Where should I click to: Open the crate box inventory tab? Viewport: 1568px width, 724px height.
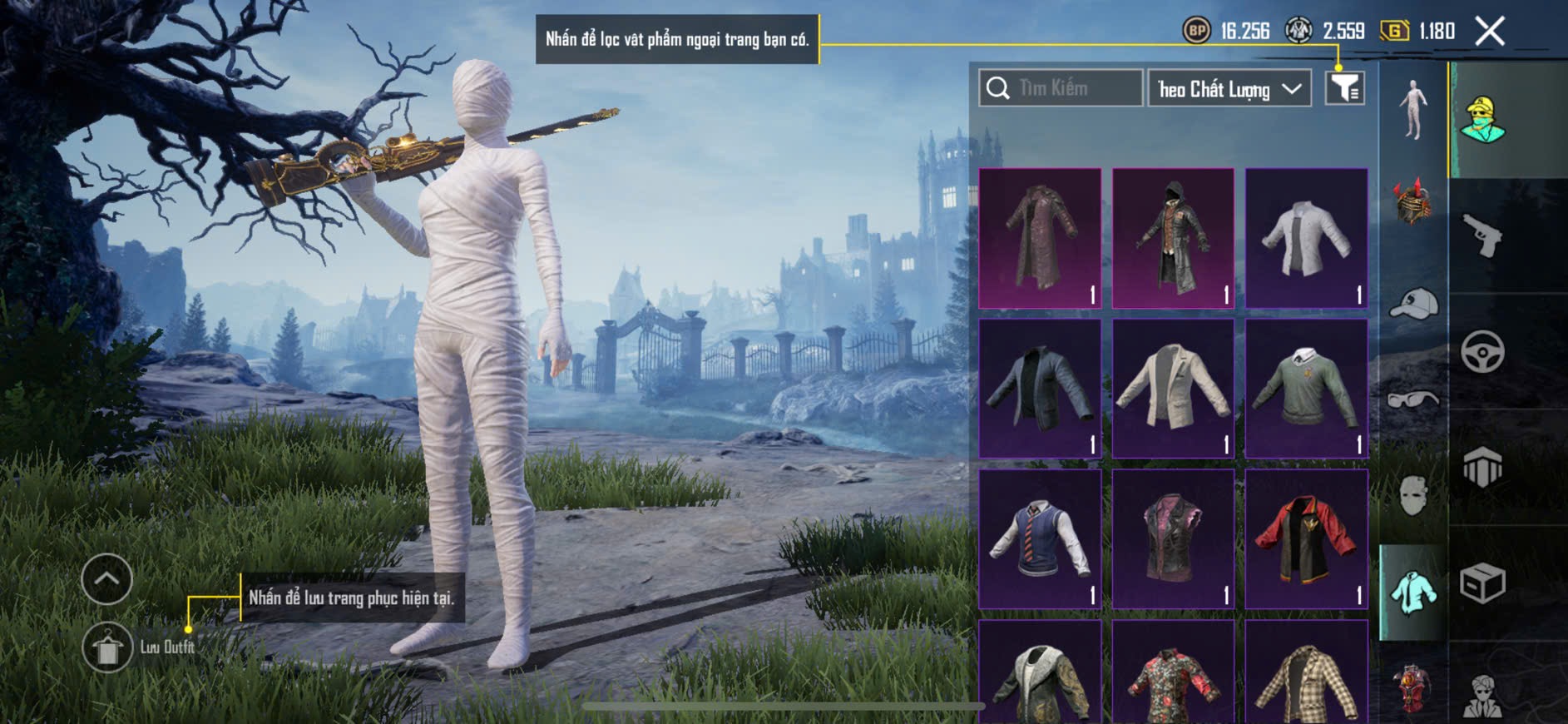coord(1482,583)
